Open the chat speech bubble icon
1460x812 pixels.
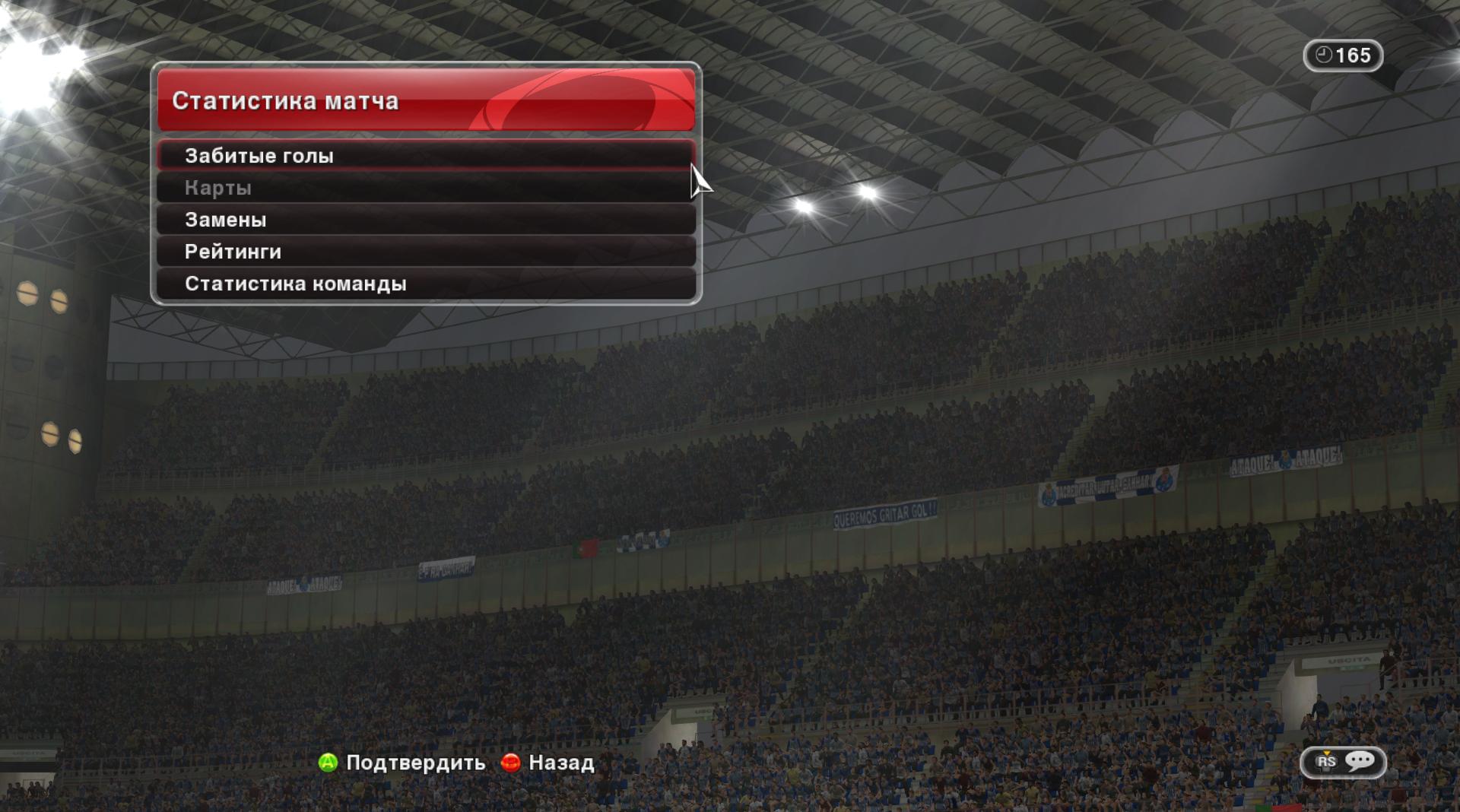click(1360, 761)
